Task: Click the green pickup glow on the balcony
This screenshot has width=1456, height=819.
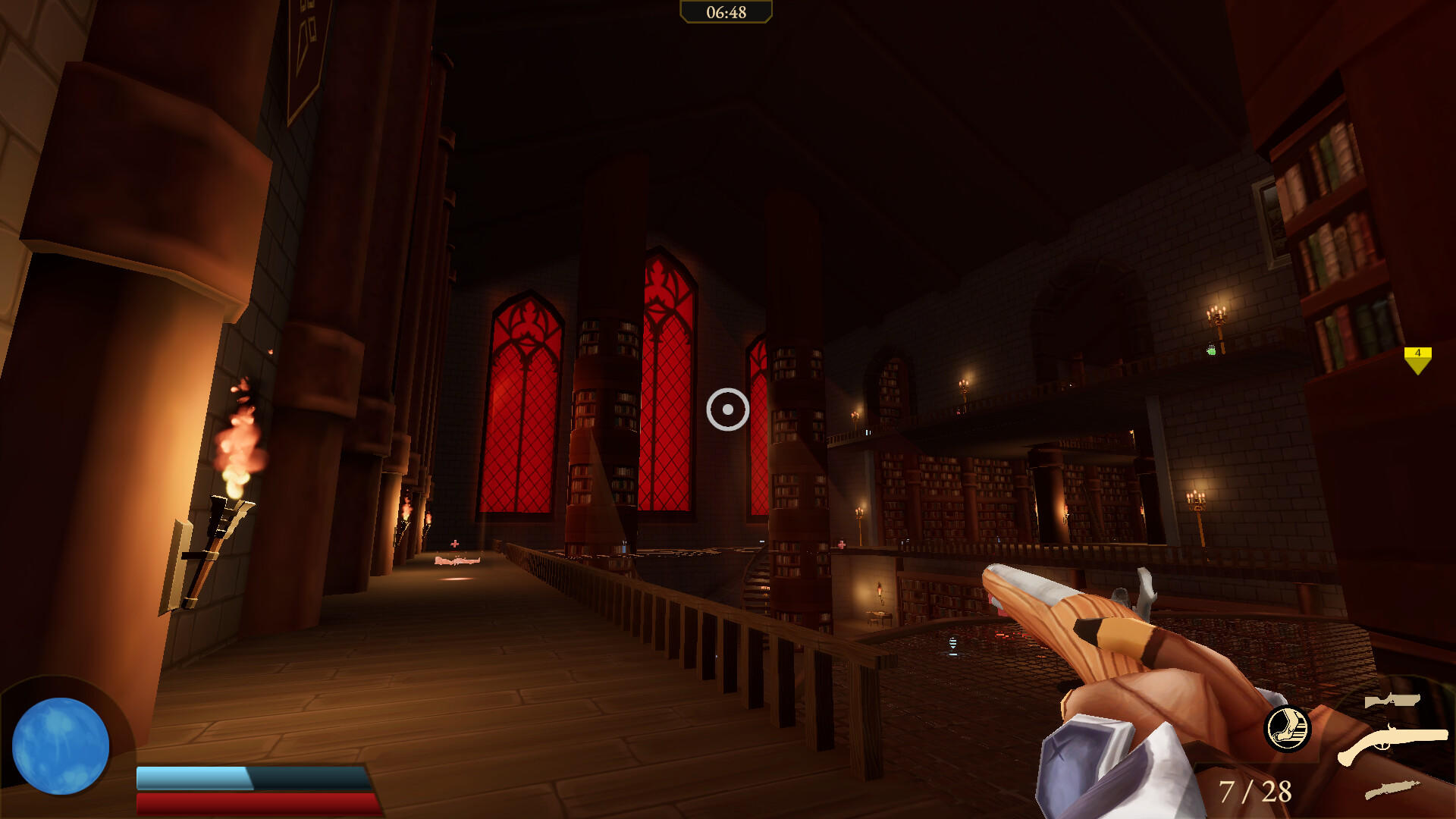Action: coord(1211,350)
